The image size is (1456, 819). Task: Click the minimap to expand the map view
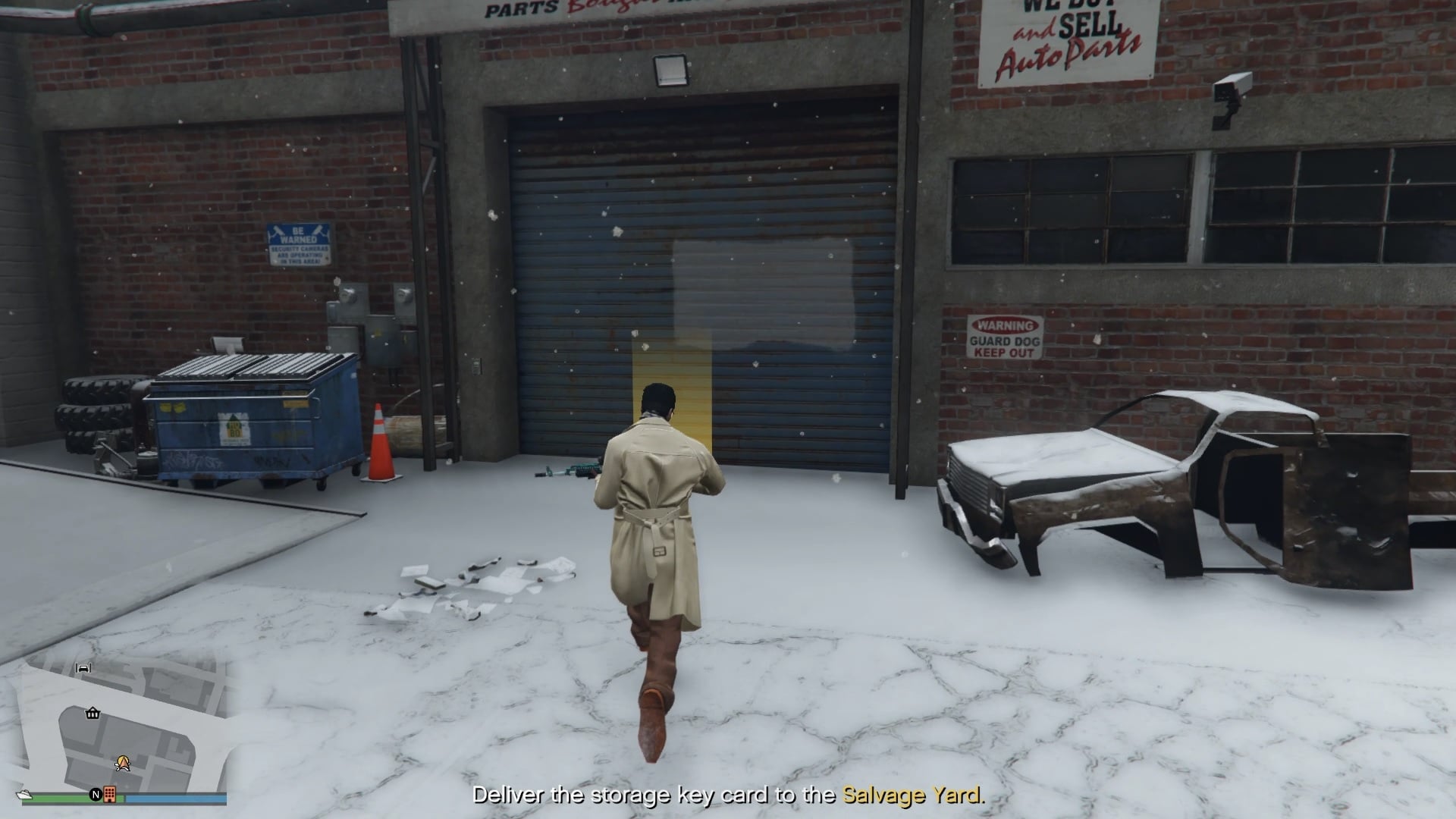tap(129, 720)
